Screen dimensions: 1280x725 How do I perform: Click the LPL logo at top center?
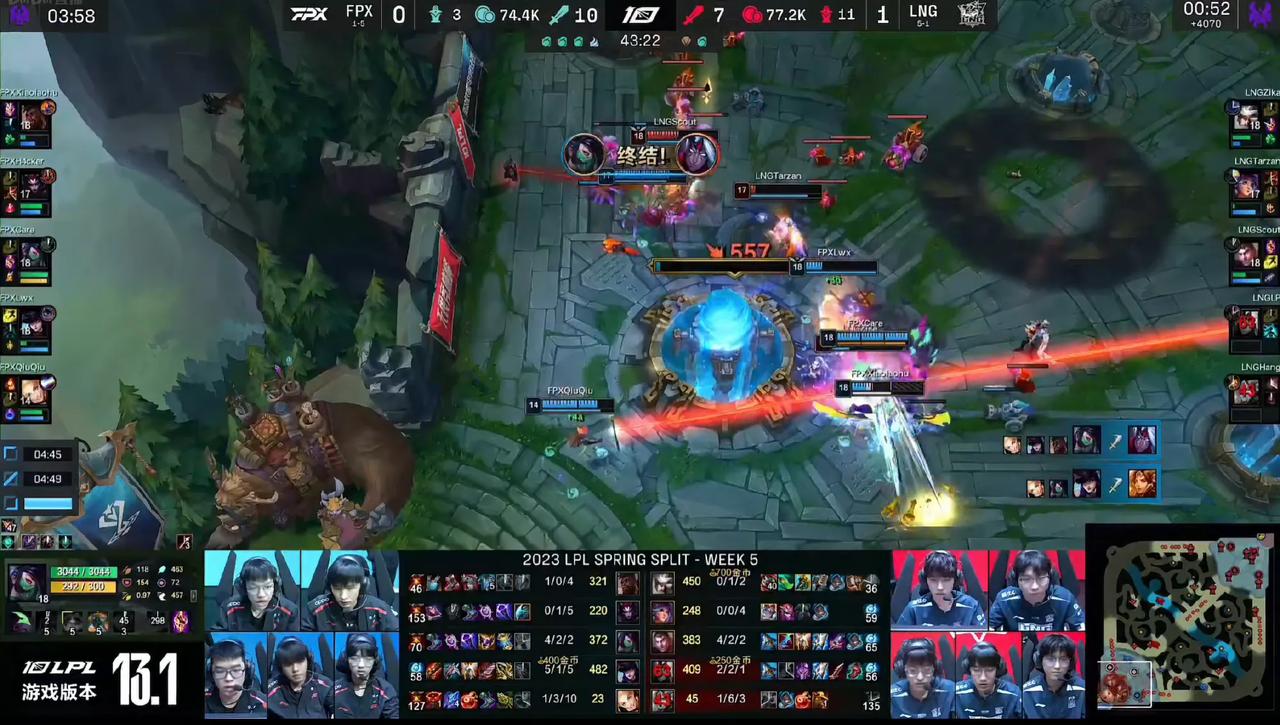(x=640, y=15)
